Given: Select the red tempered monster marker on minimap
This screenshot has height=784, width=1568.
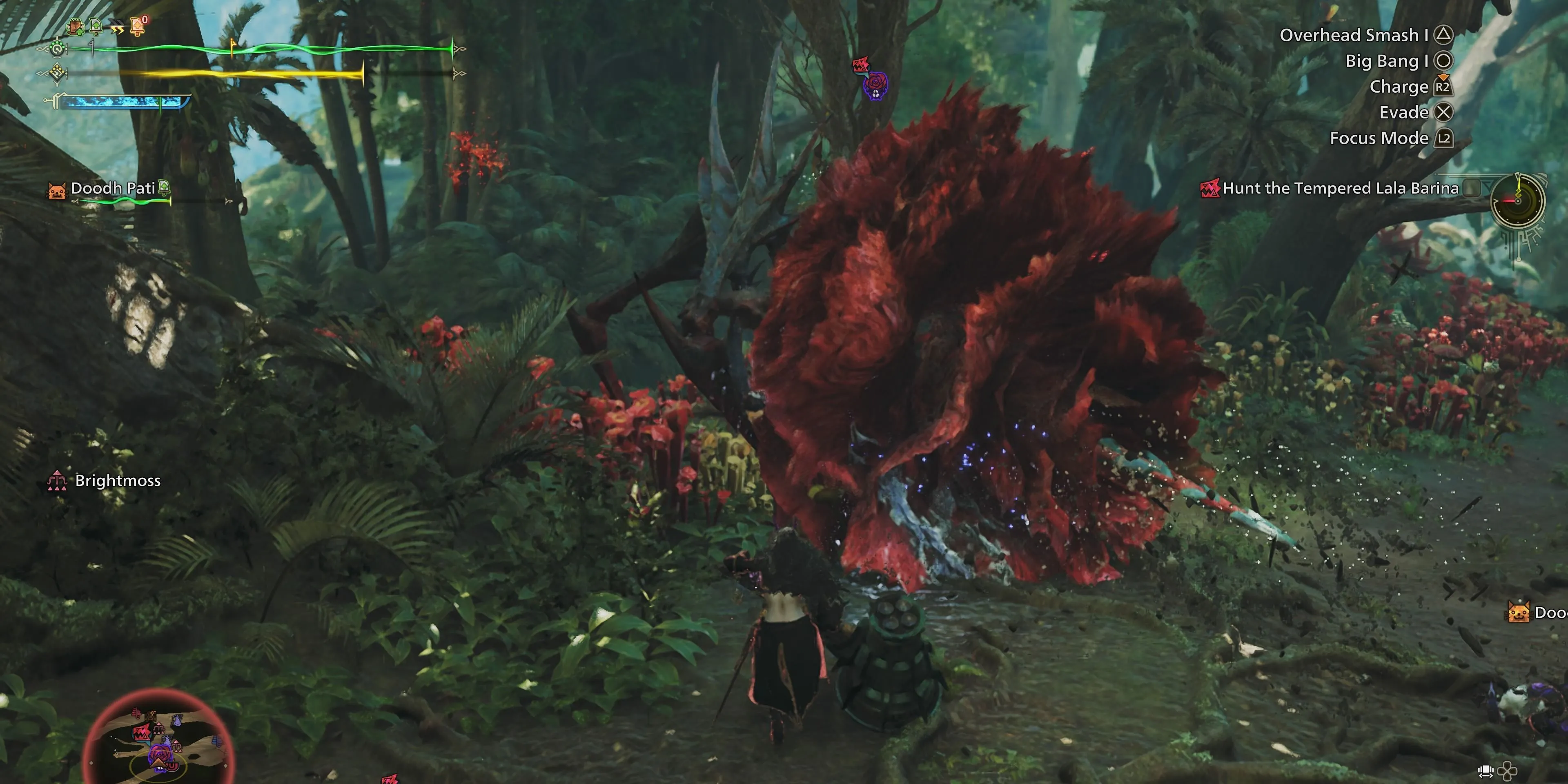Looking at the screenshot, I should [142, 733].
